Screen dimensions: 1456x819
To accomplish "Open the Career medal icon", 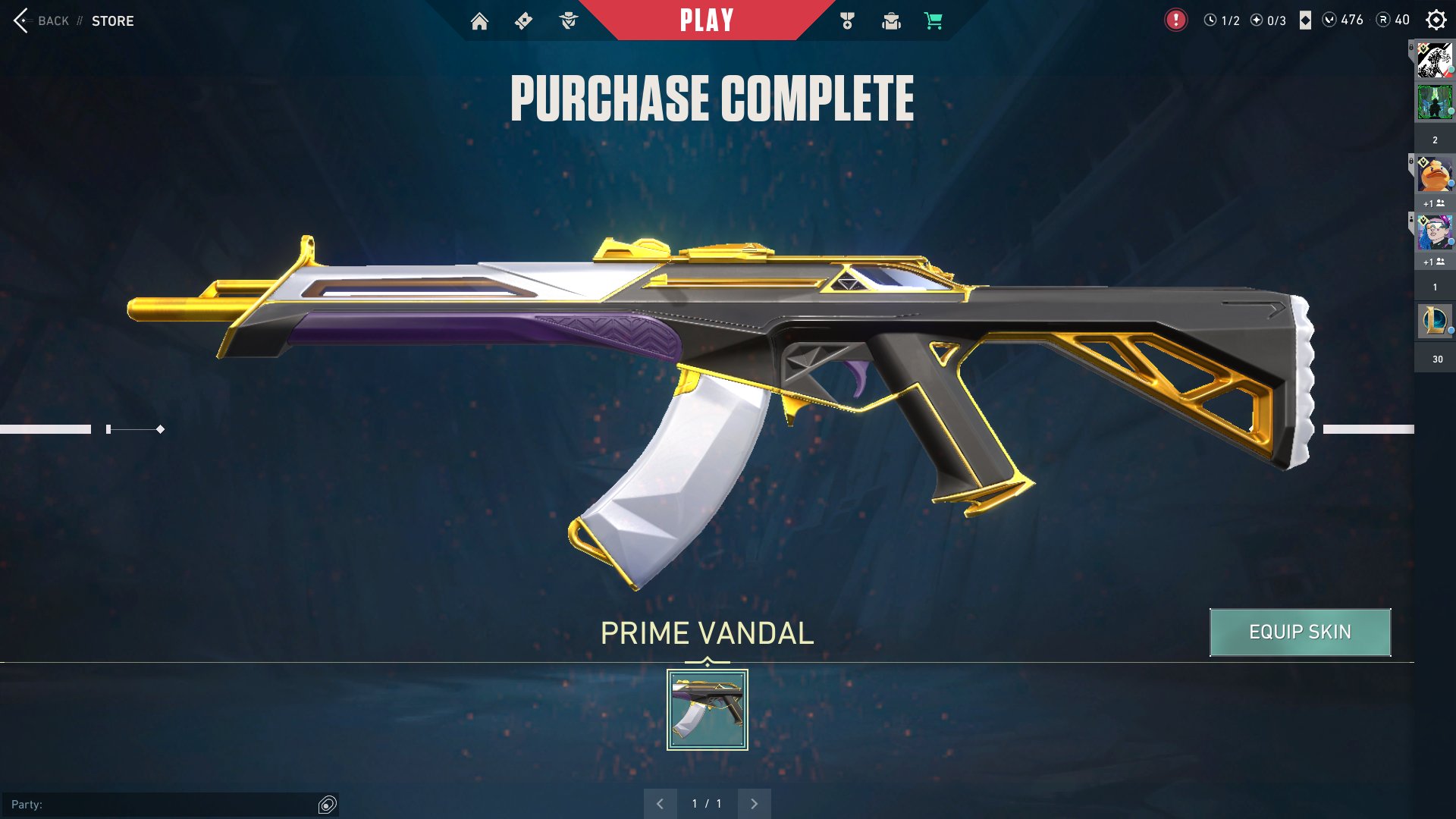I will click(x=847, y=21).
